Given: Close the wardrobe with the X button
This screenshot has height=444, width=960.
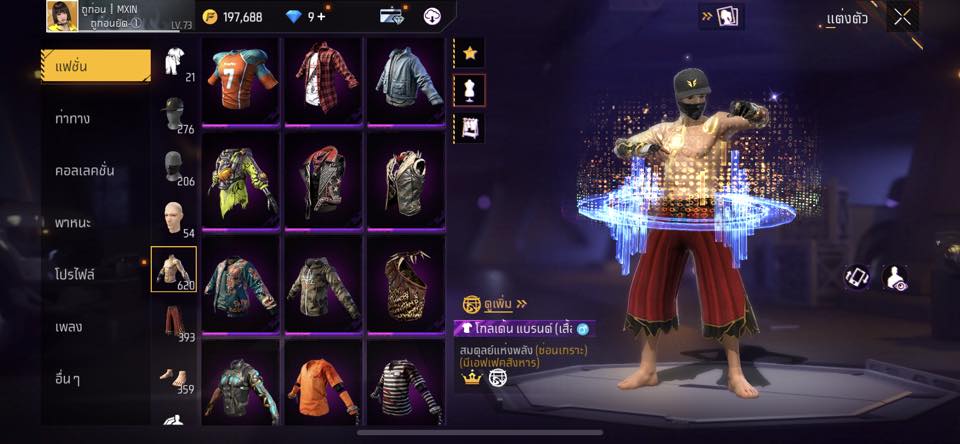Looking at the screenshot, I should pos(902,16).
